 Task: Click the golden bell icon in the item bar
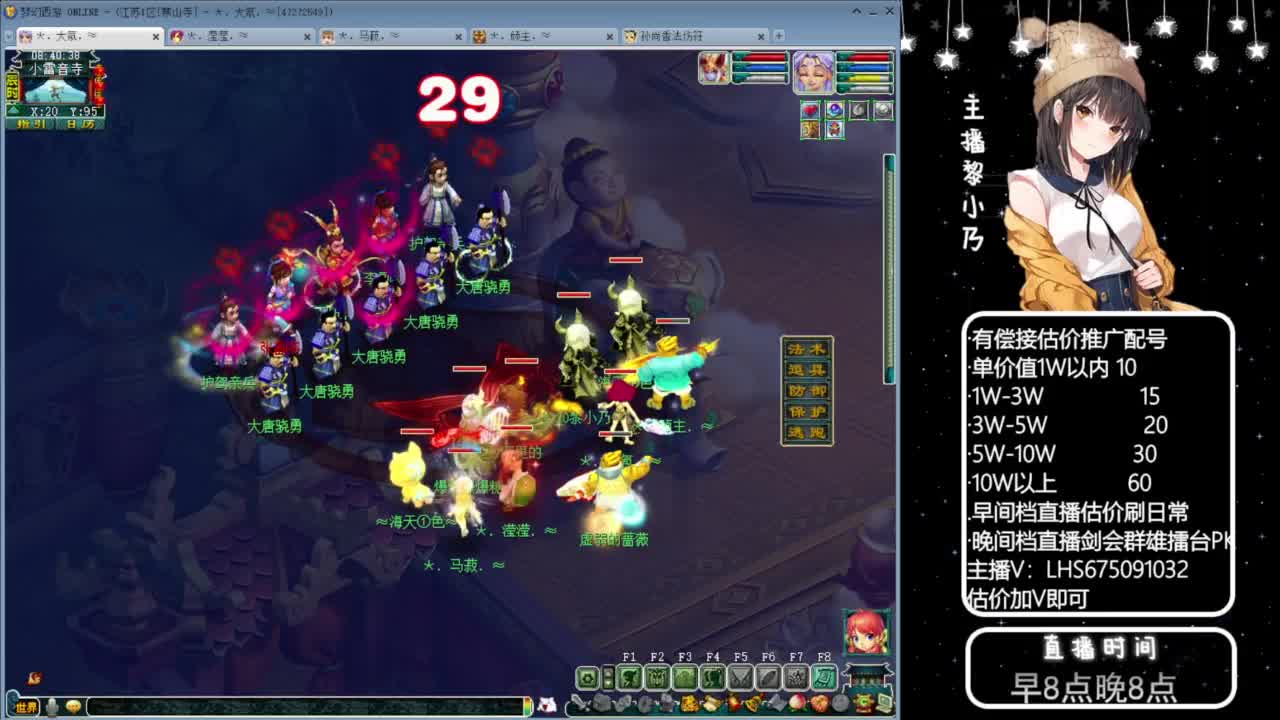pos(753,701)
